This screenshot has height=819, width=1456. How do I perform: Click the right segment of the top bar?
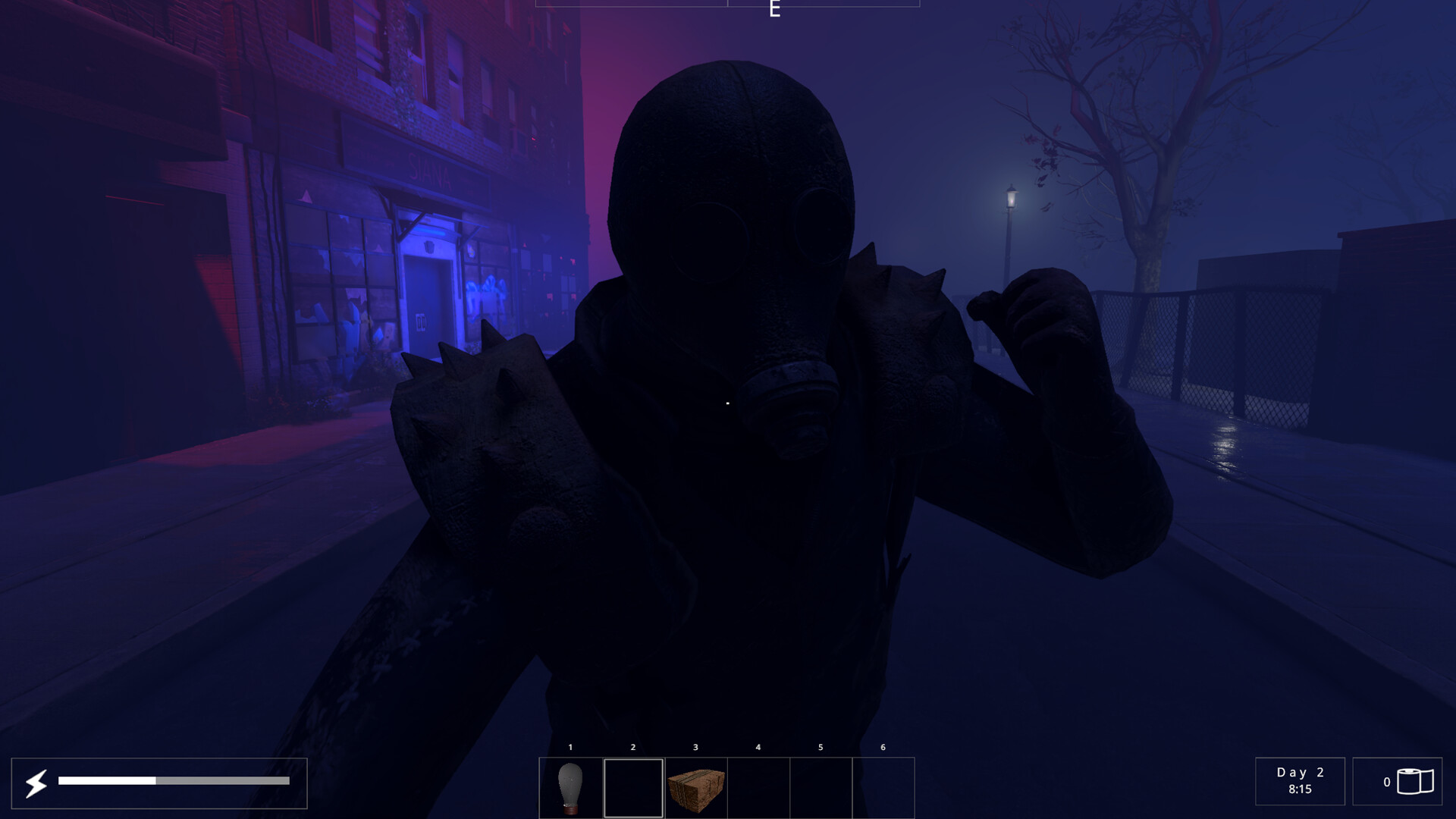pos(825,2)
